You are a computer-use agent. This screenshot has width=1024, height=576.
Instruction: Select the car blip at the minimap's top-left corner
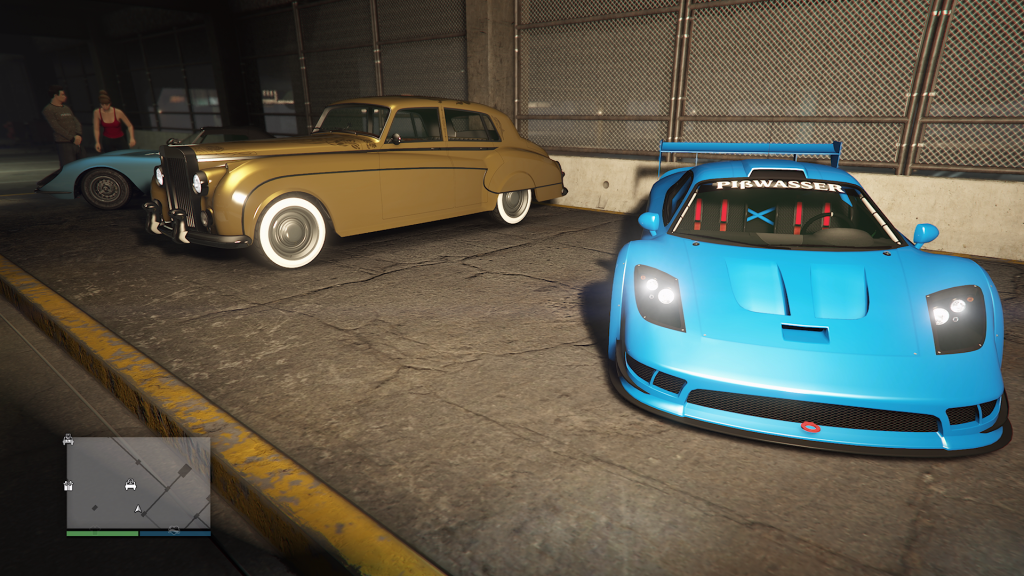tap(68, 439)
